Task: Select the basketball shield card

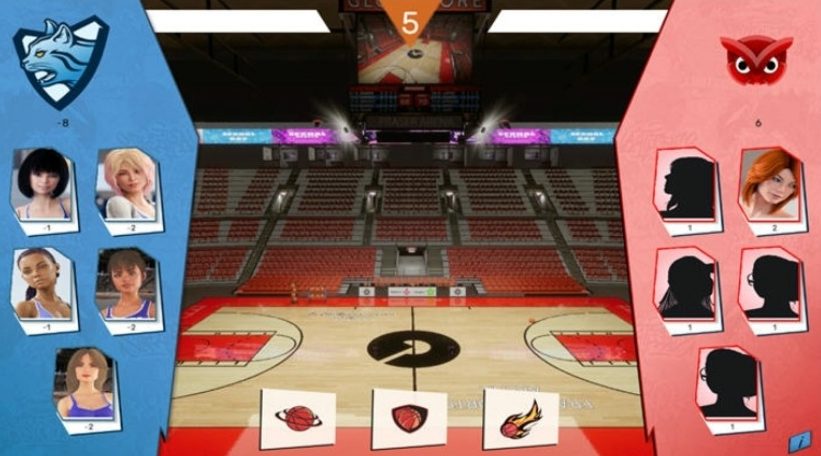Action: tap(408, 417)
